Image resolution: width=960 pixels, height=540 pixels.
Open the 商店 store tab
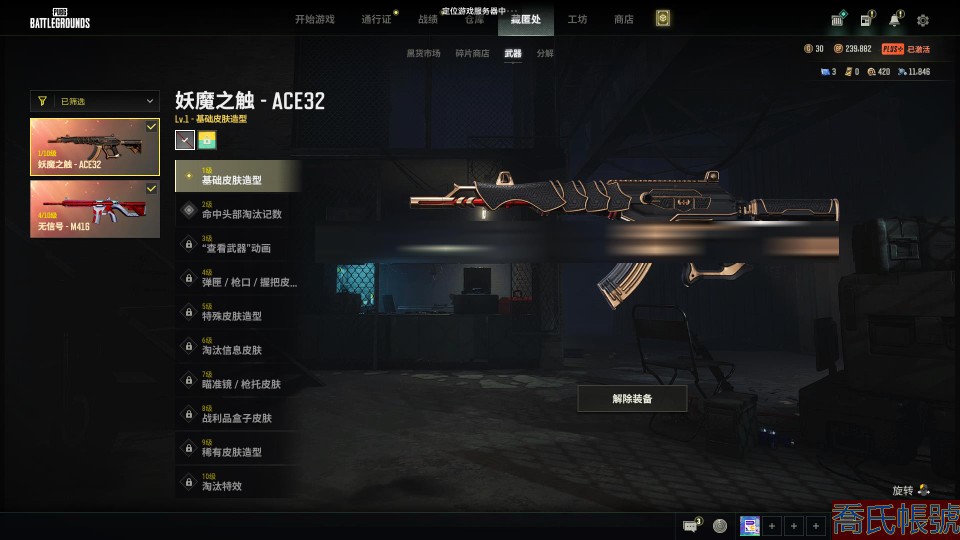624,20
